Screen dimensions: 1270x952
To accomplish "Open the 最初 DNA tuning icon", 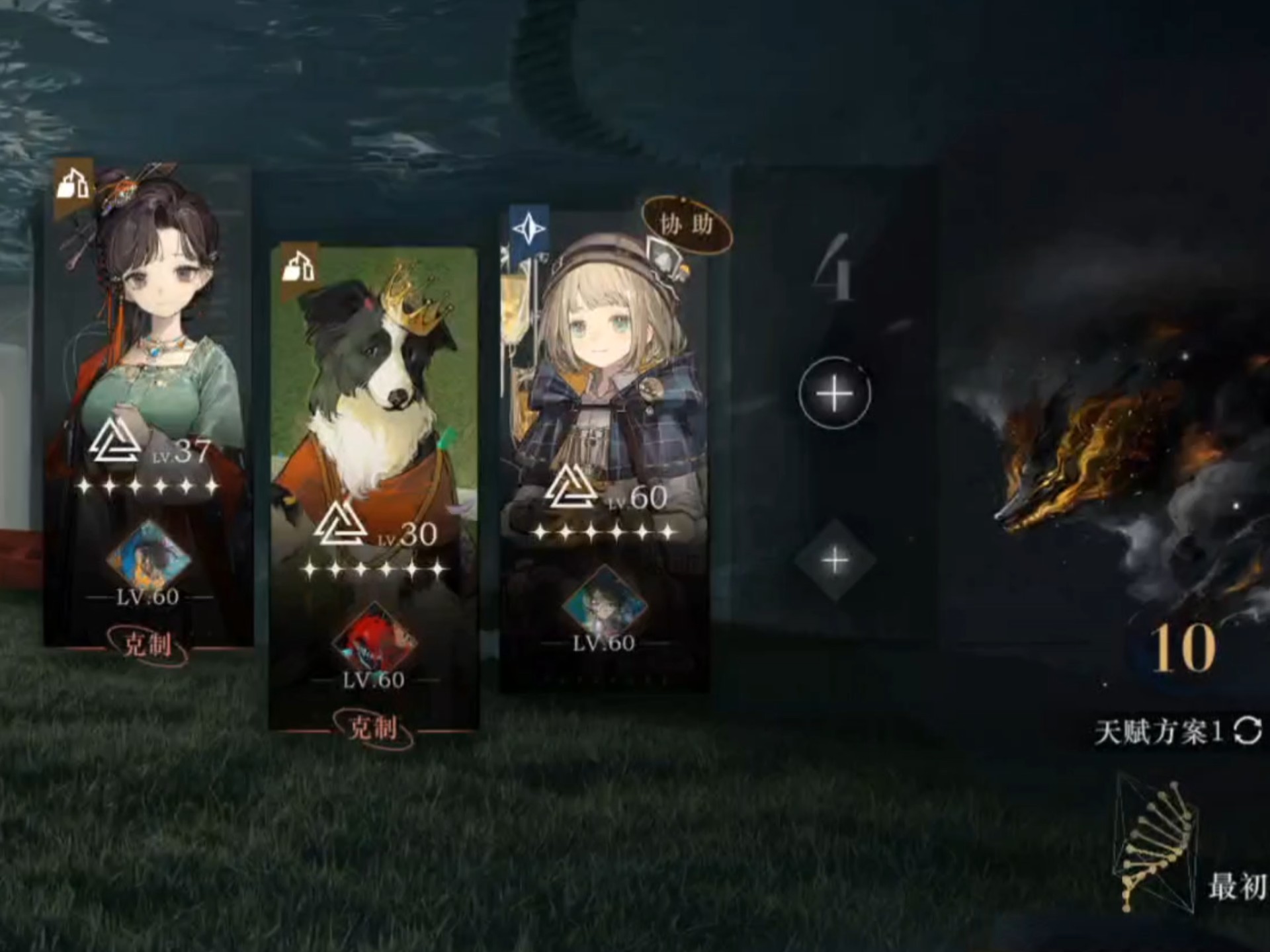I will coord(1158,843).
